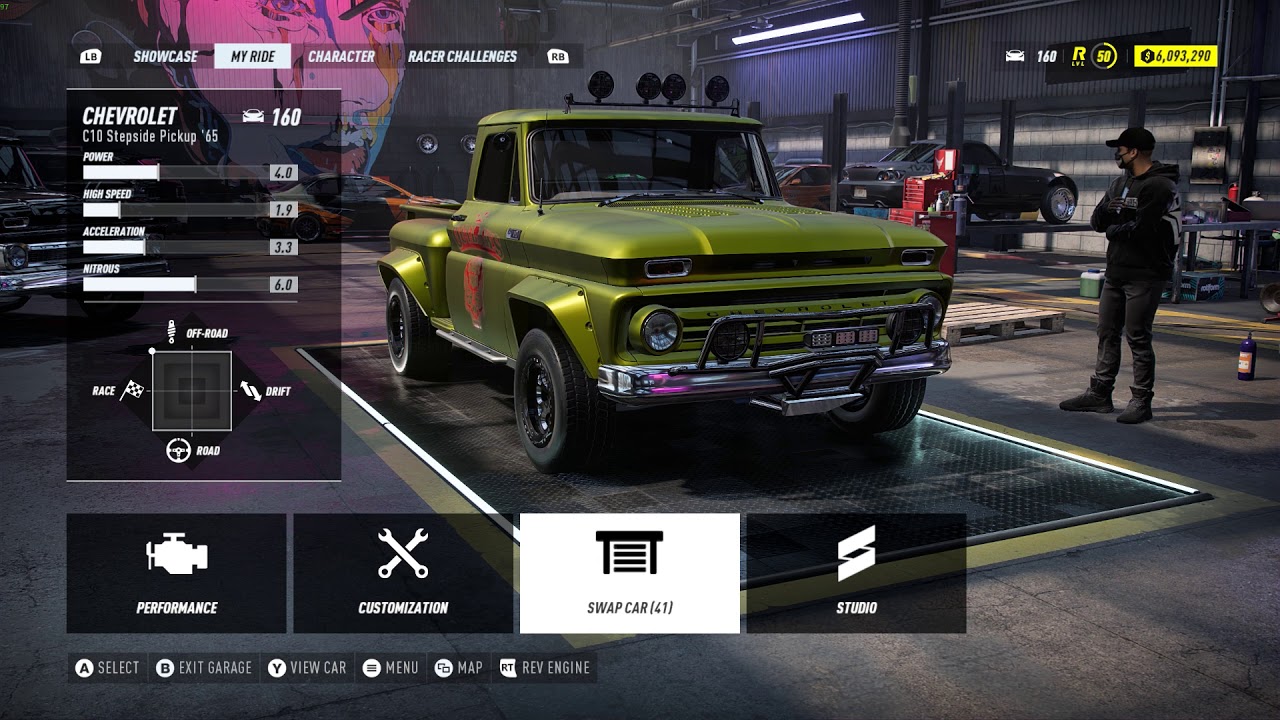Select the My Ride tab
This screenshot has height=720, width=1280.
click(252, 56)
